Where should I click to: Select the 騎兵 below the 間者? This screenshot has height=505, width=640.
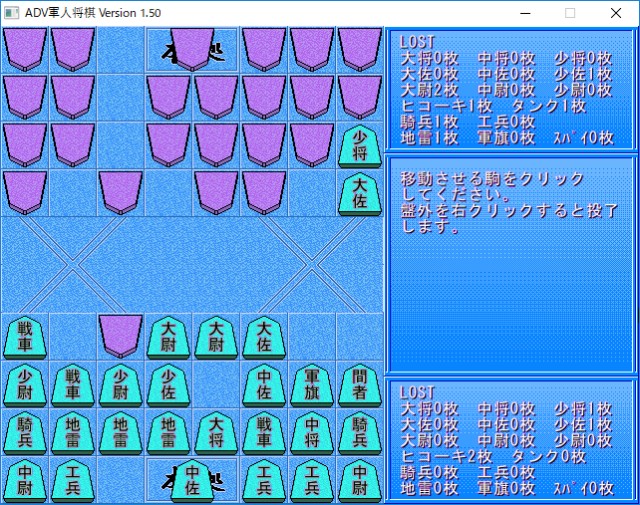click(360, 433)
